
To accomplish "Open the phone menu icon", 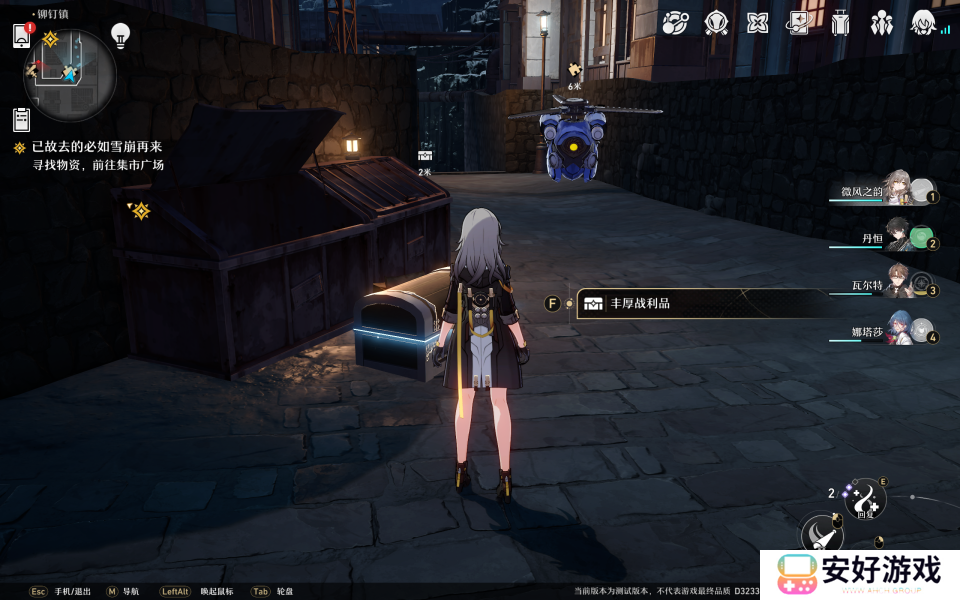I will pos(22,36).
